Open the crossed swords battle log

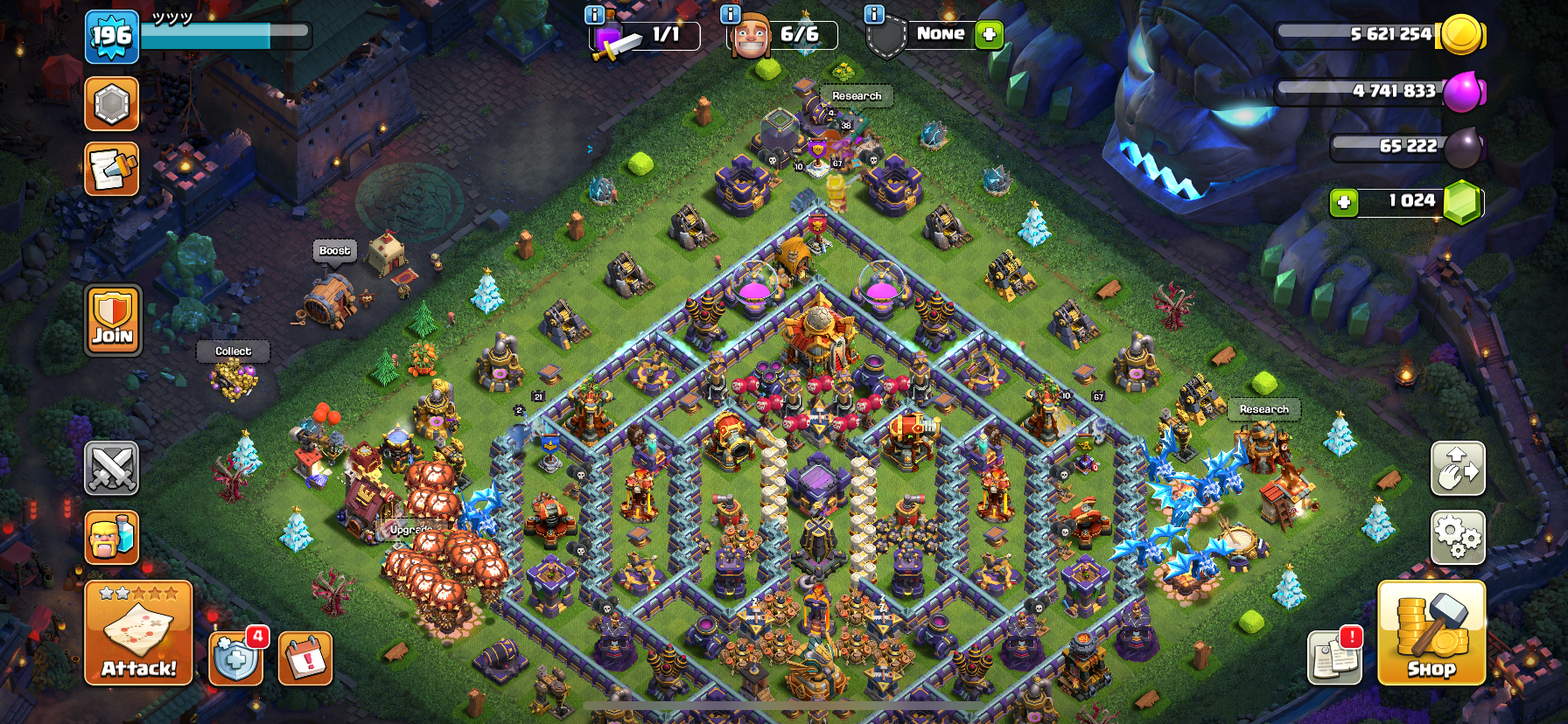[x=112, y=468]
